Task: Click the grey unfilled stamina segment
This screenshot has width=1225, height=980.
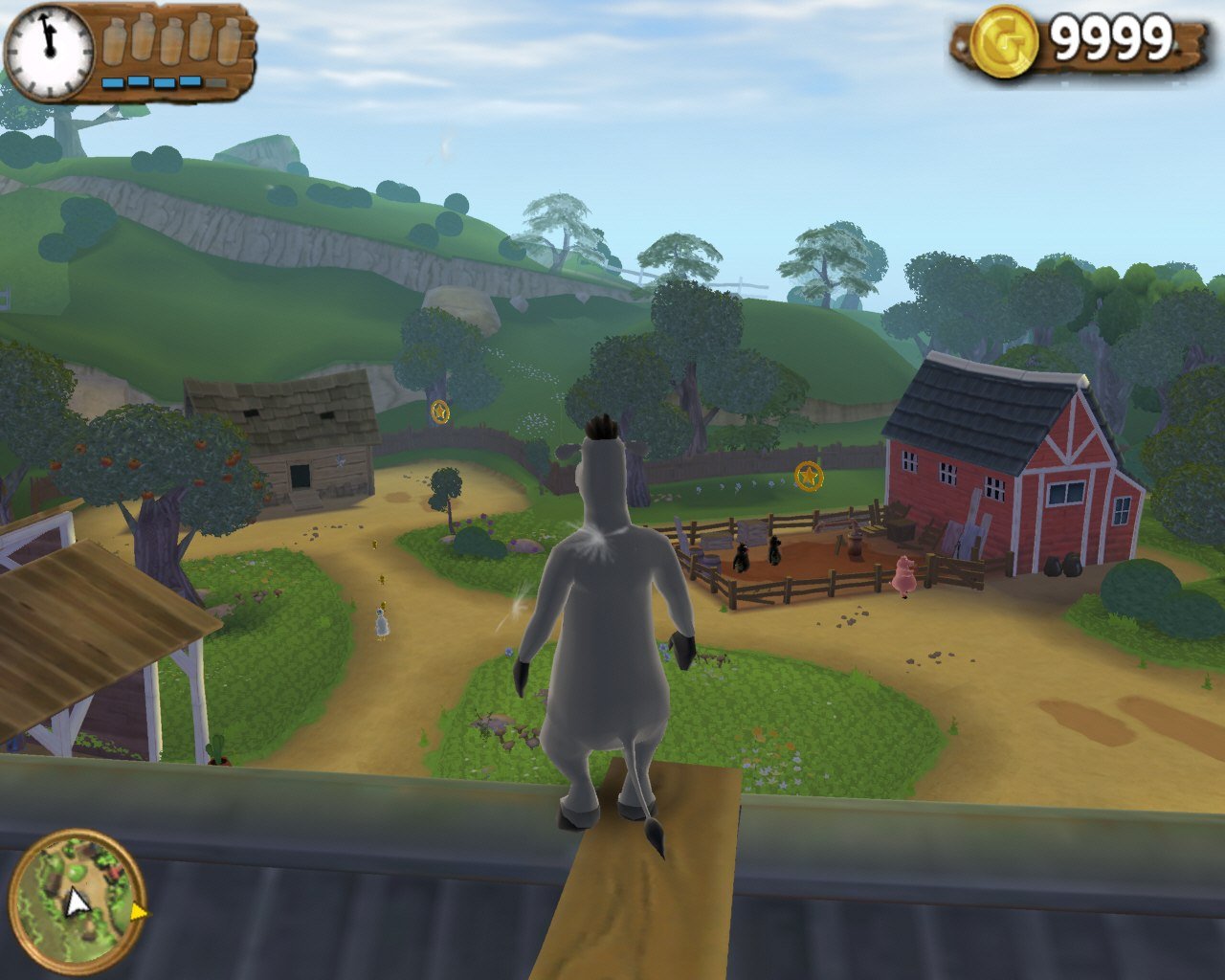Action: pos(216,82)
